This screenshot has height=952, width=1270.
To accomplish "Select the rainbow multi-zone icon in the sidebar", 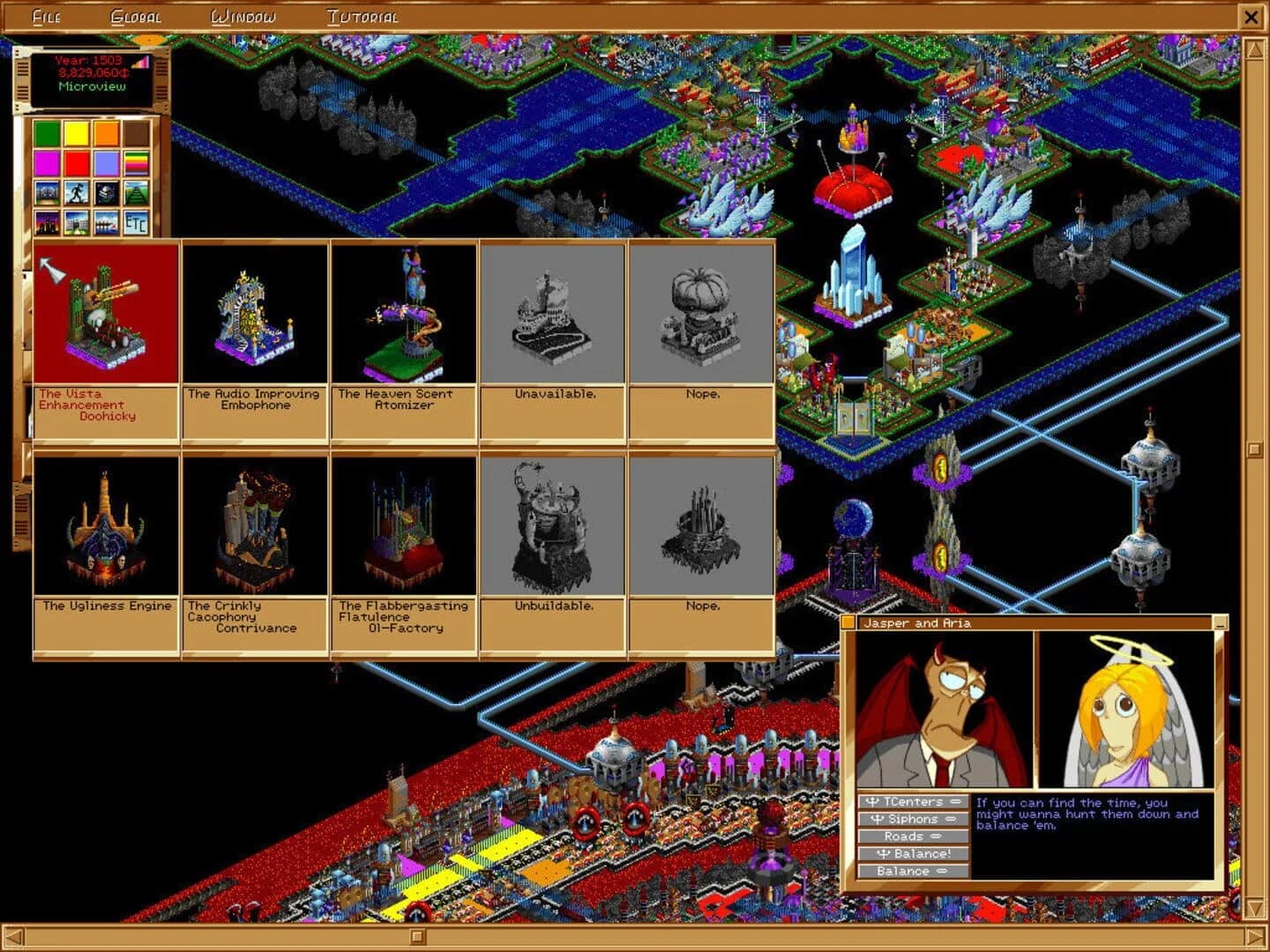I will [x=136, y=163].
